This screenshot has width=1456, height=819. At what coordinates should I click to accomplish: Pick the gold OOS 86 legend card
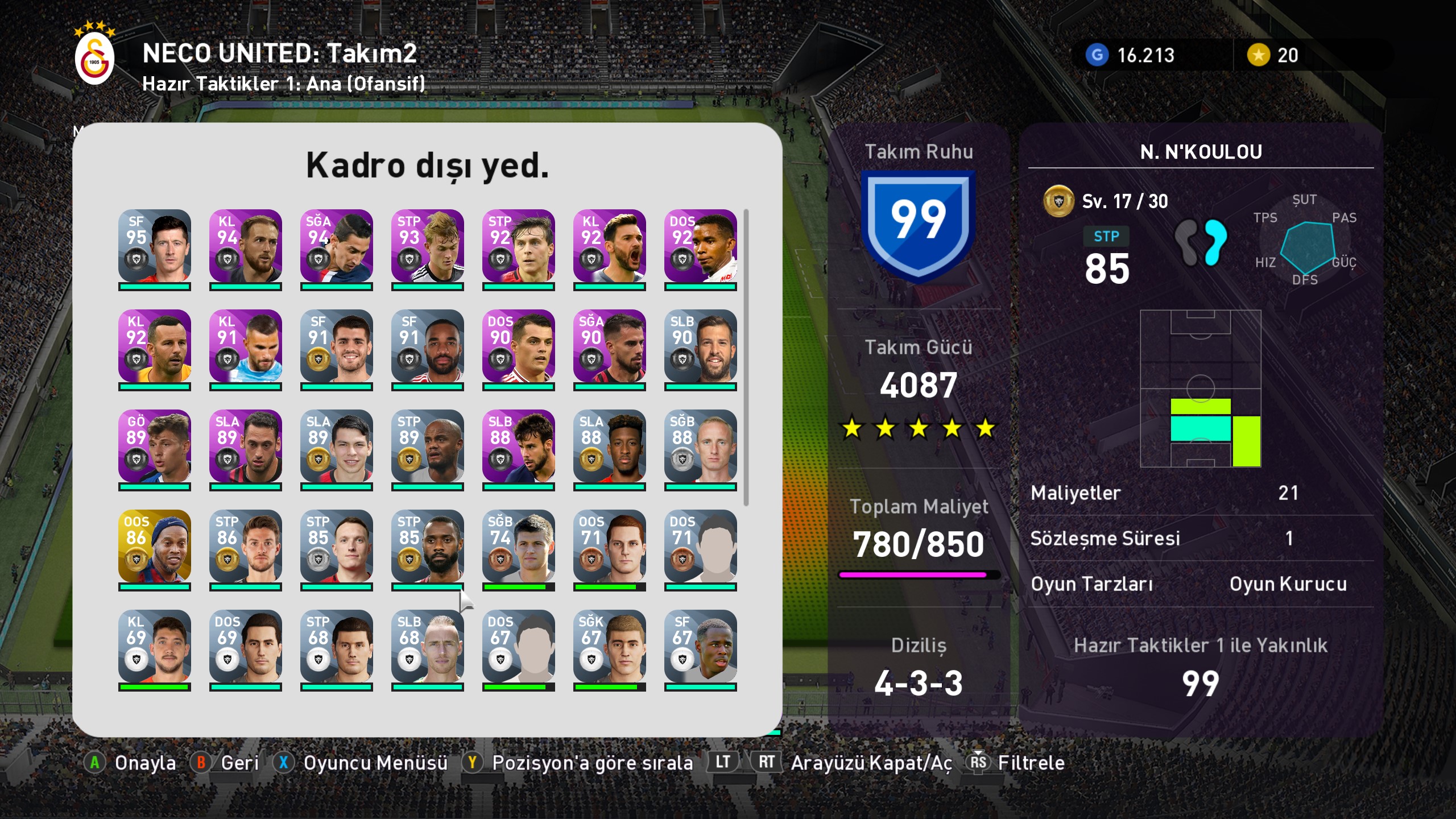coord(154,547)
